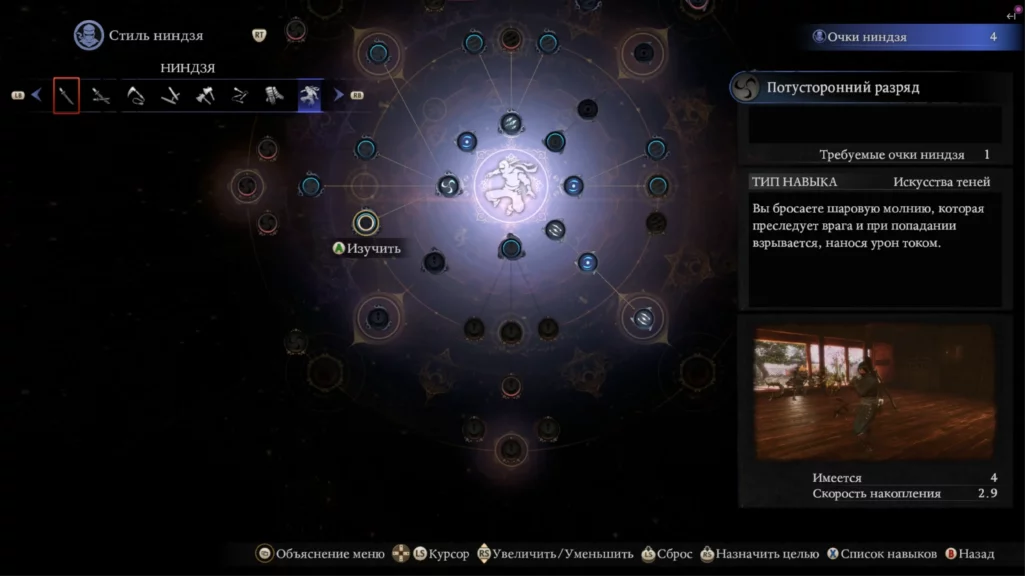This screenshot has width=1025, height=576.
Task: Choose the twin hatchets weapon tab
Action: pos(205,96)
